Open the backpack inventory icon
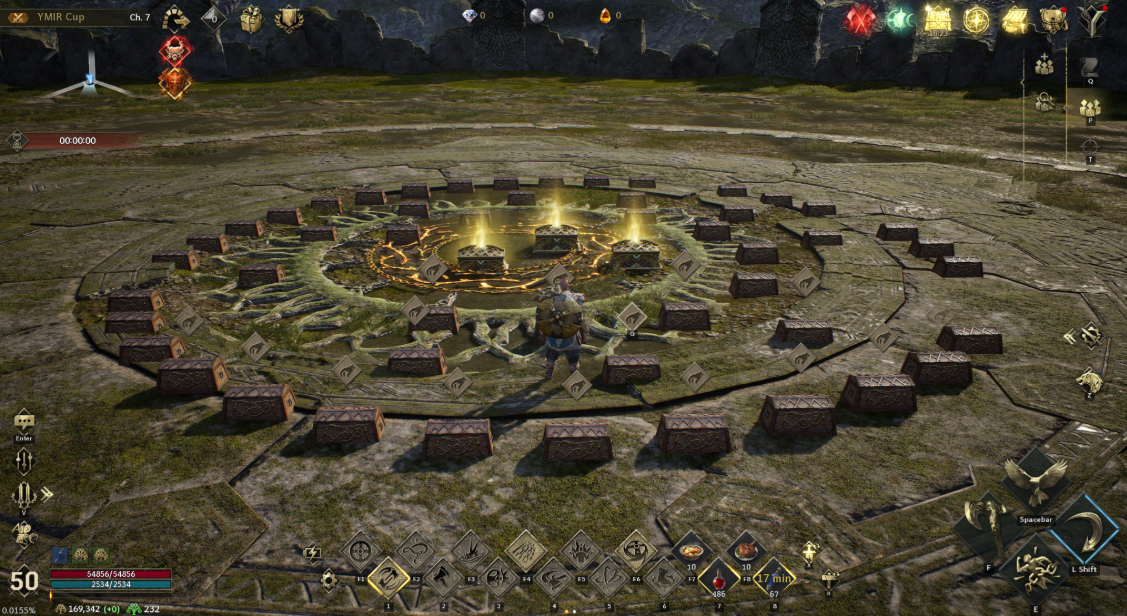The height and width of the screenshot is (616, 1127). click(x=1053, y=19)
